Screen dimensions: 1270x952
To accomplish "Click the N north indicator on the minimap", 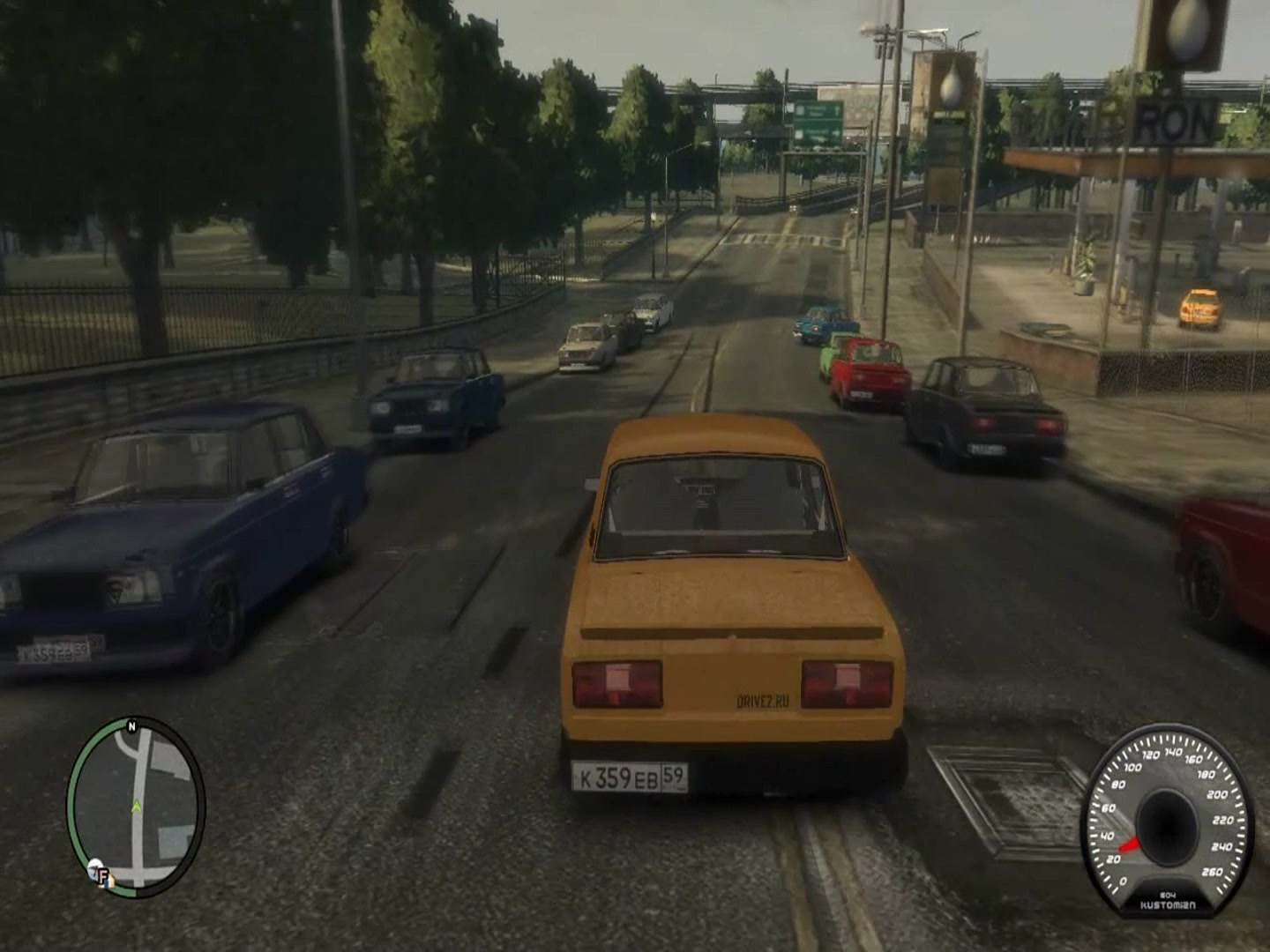I will pyautogui.click(x=131, y=727).
